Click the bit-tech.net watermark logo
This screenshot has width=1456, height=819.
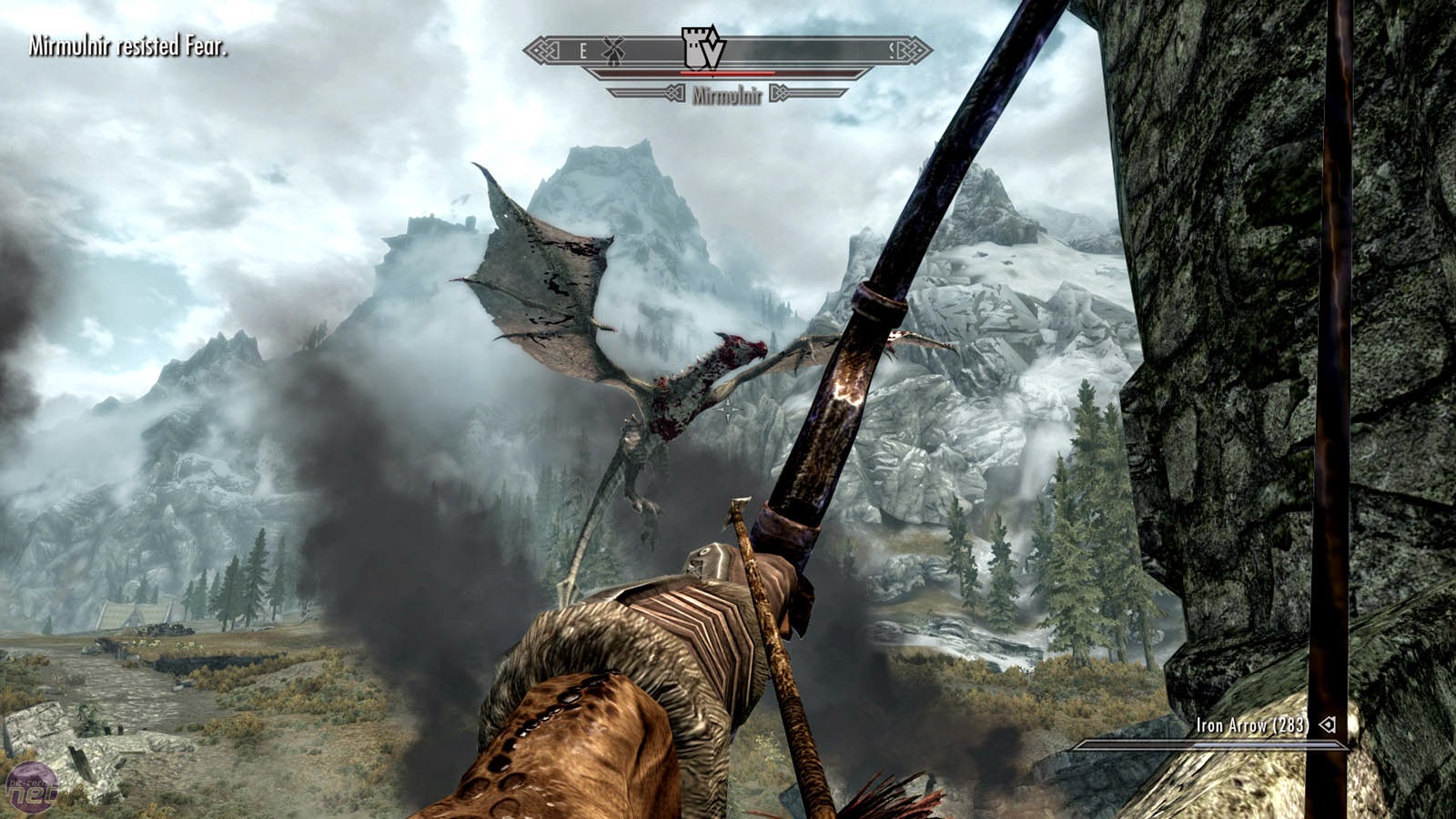coord(31,787)
